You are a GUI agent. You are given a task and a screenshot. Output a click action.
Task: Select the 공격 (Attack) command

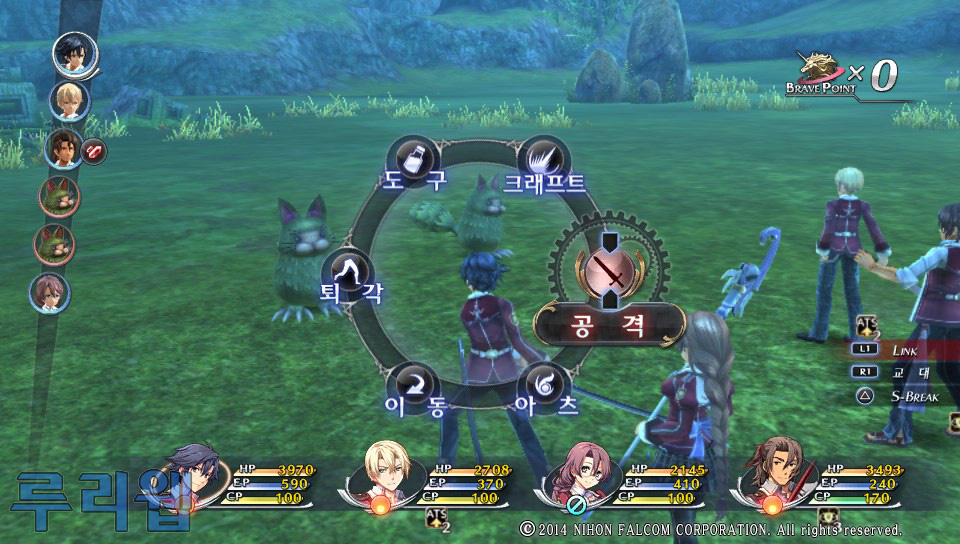coord(608,324)
